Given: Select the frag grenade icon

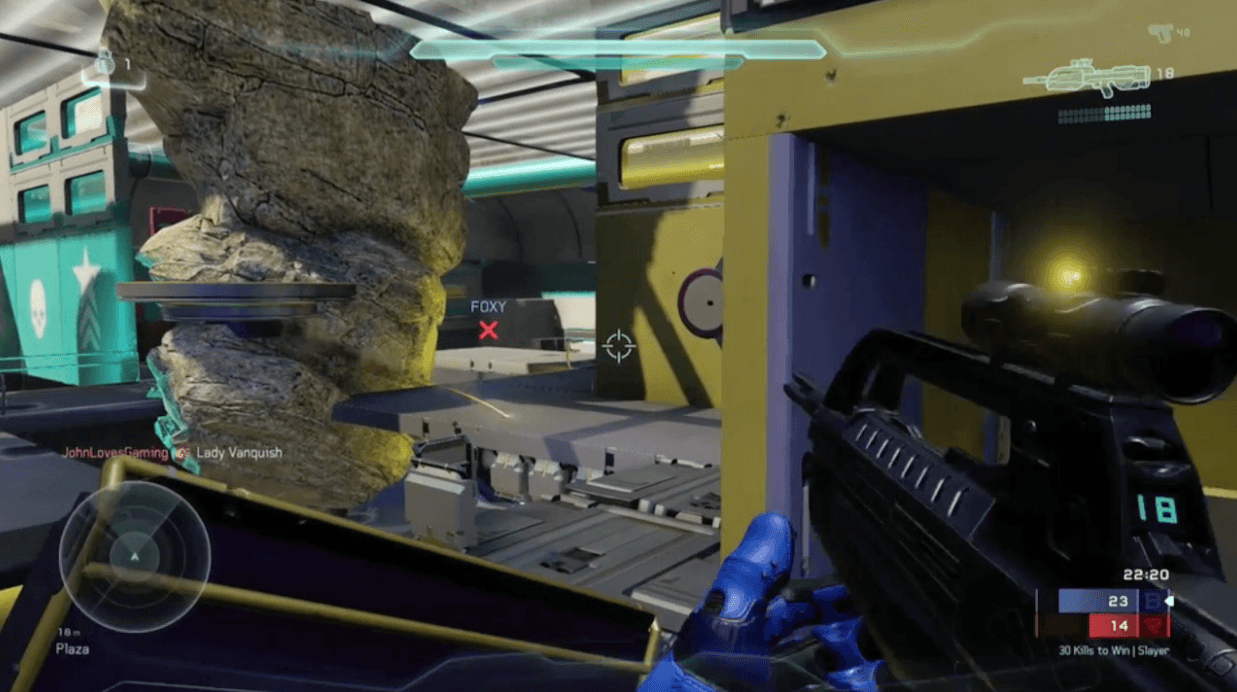Looking at the screenshot, I should point(103,66).
